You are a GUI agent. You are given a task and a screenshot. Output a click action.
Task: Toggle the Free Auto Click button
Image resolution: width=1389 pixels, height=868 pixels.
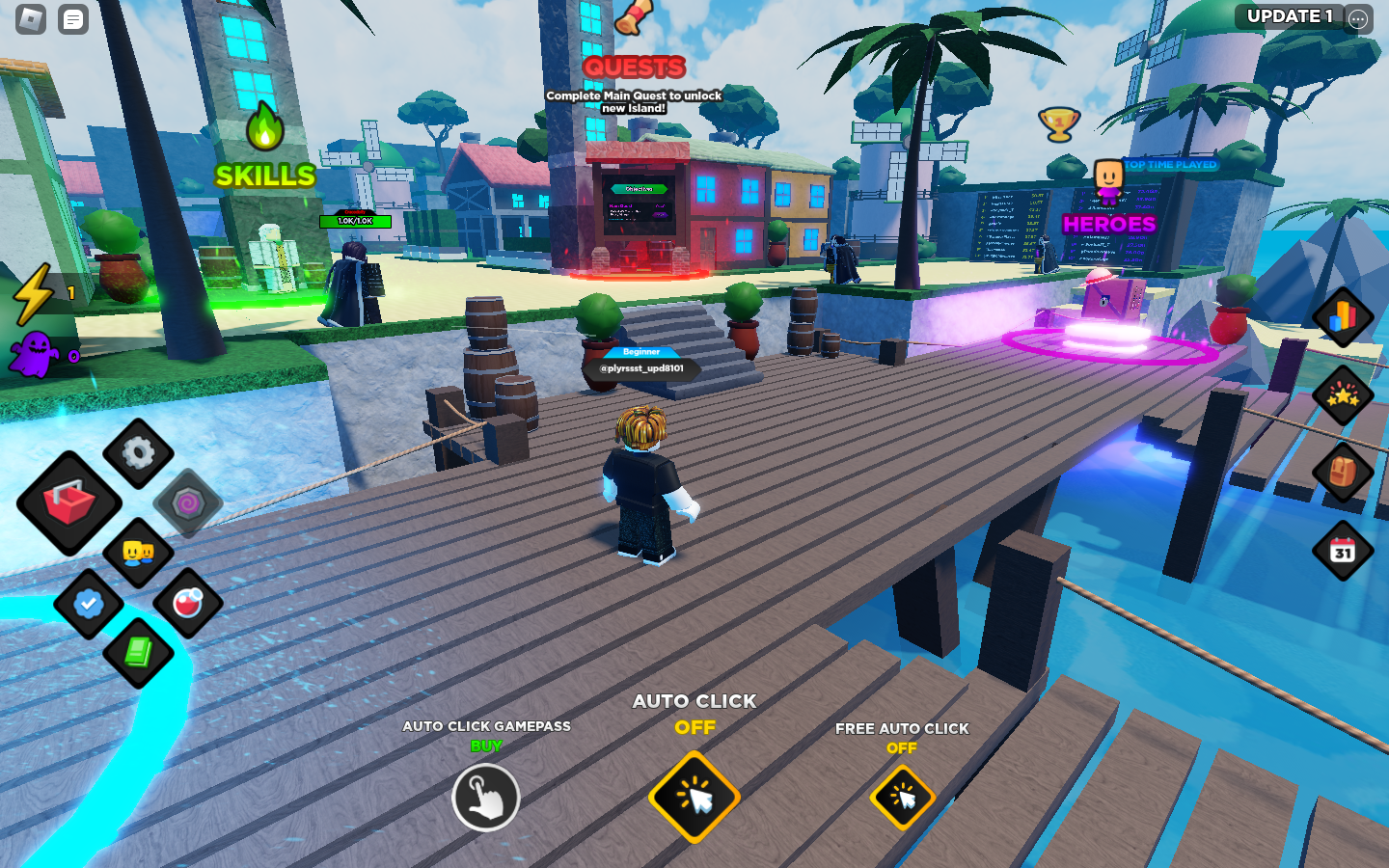click(x=902, y=798)
